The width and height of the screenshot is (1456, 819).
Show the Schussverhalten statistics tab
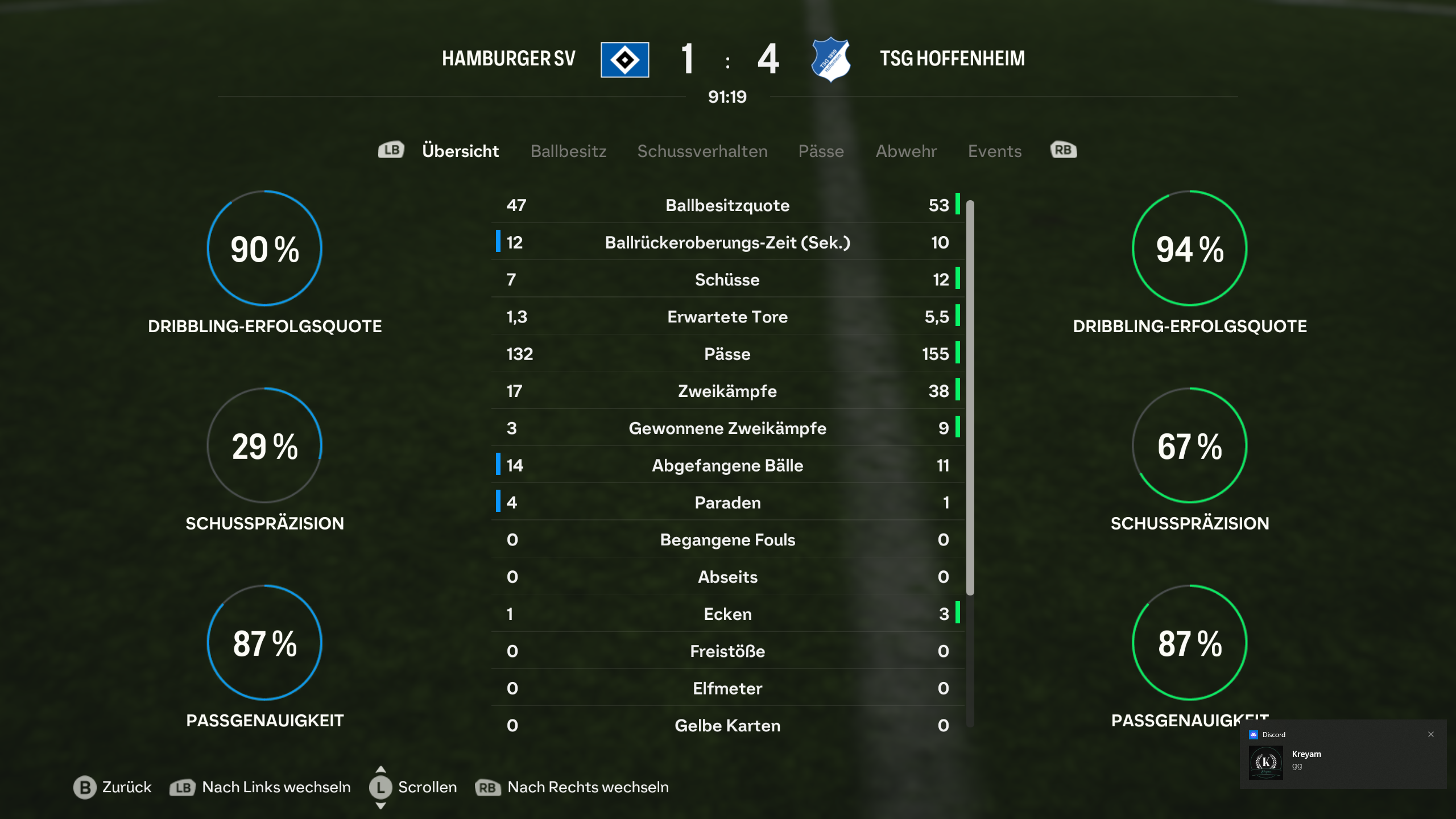[x=702, y=151]
